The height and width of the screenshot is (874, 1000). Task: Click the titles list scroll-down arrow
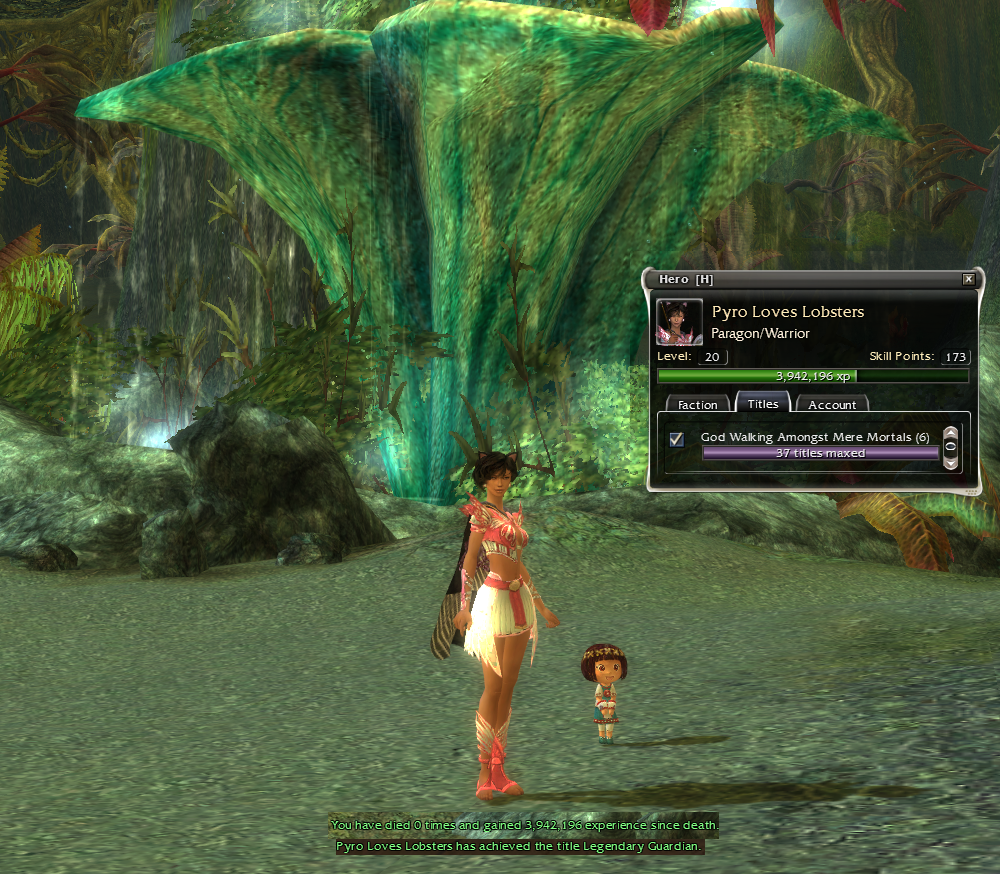point(950,462)
